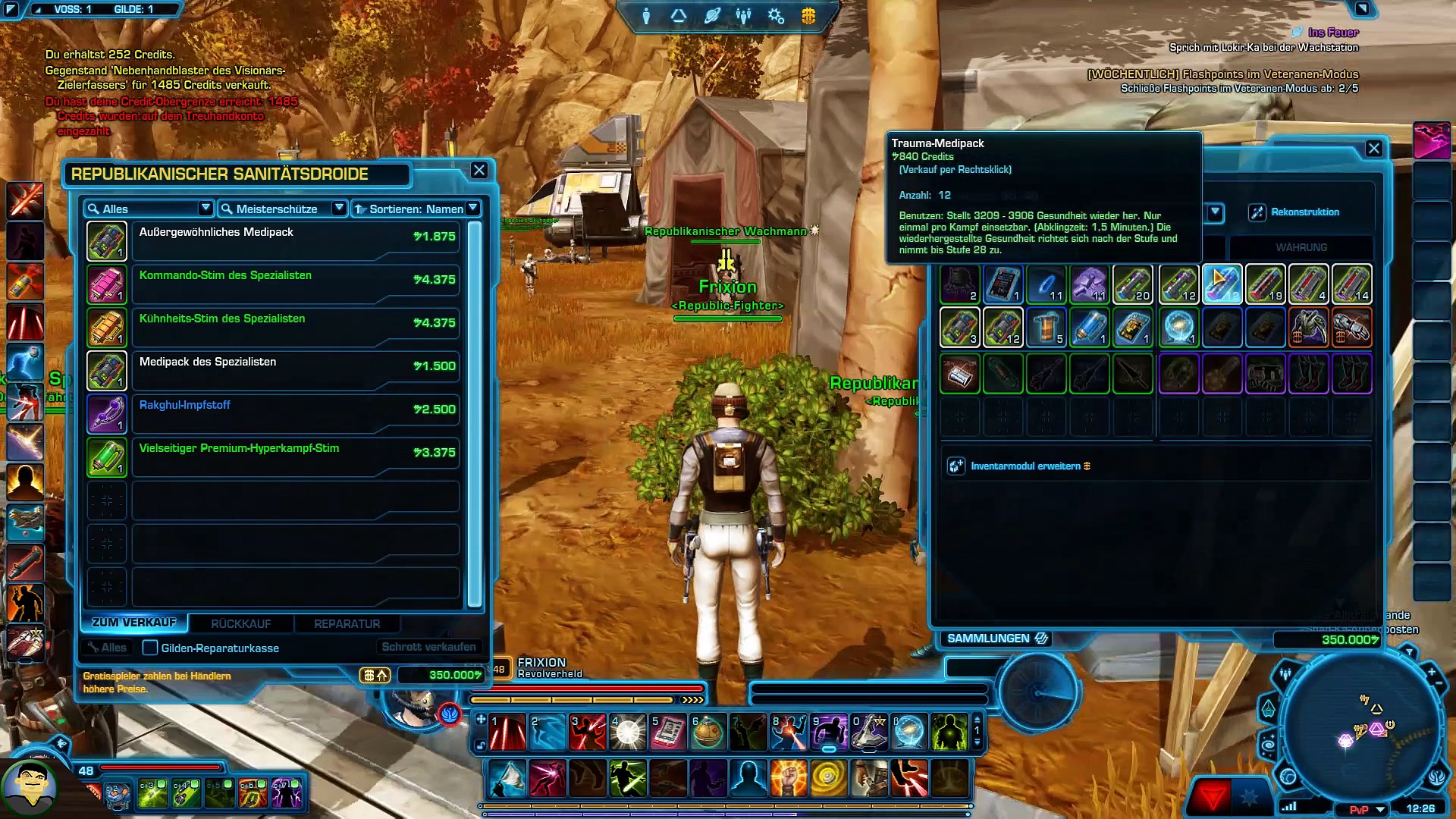Pick Vielseitiger Premium-Hyperkampf-Stim from the list

click(x=296, y=457)
